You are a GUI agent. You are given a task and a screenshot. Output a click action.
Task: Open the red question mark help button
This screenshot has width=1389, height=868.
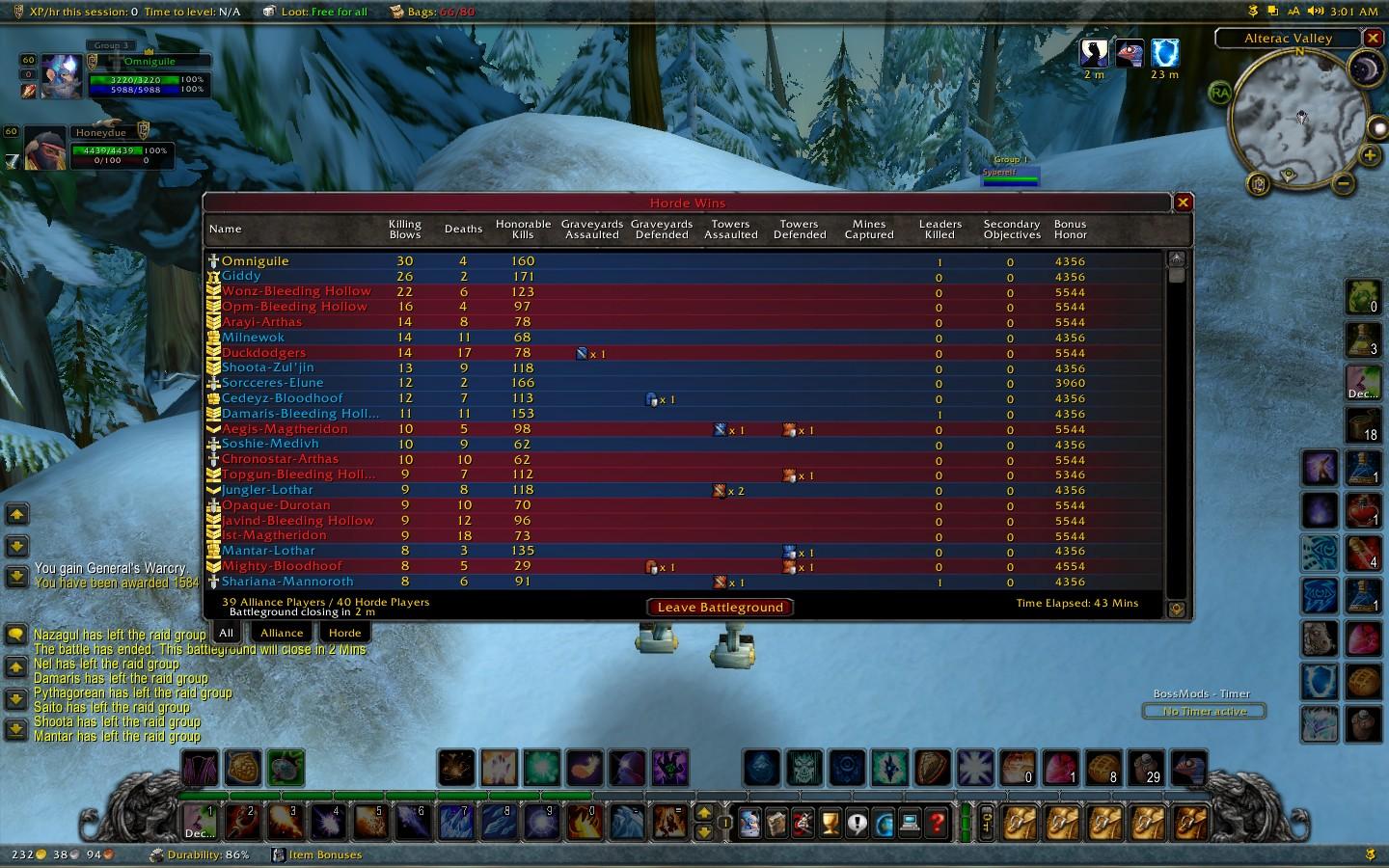click(x=936, y=824)
